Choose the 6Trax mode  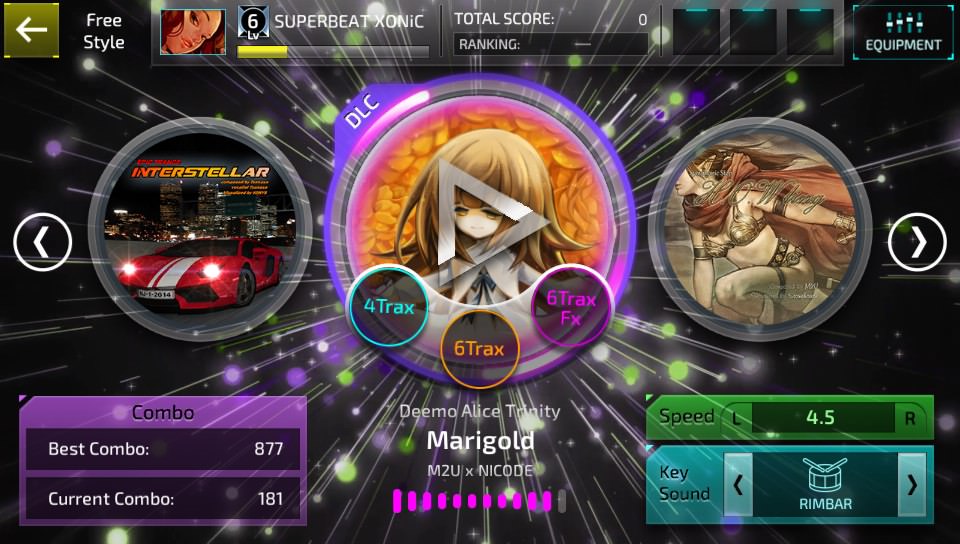[x=479, y=348]
